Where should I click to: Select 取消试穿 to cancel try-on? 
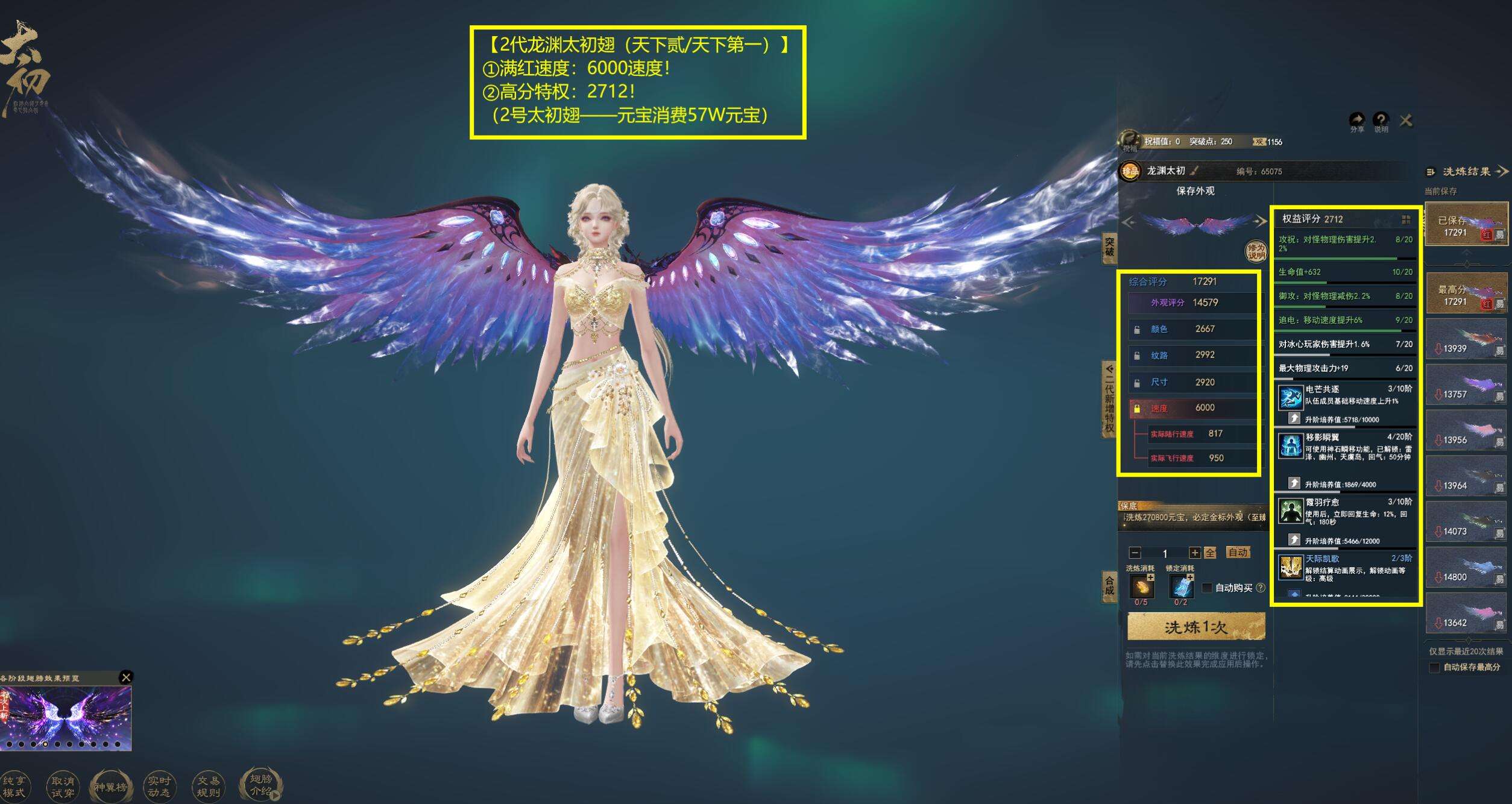point(62,787)
